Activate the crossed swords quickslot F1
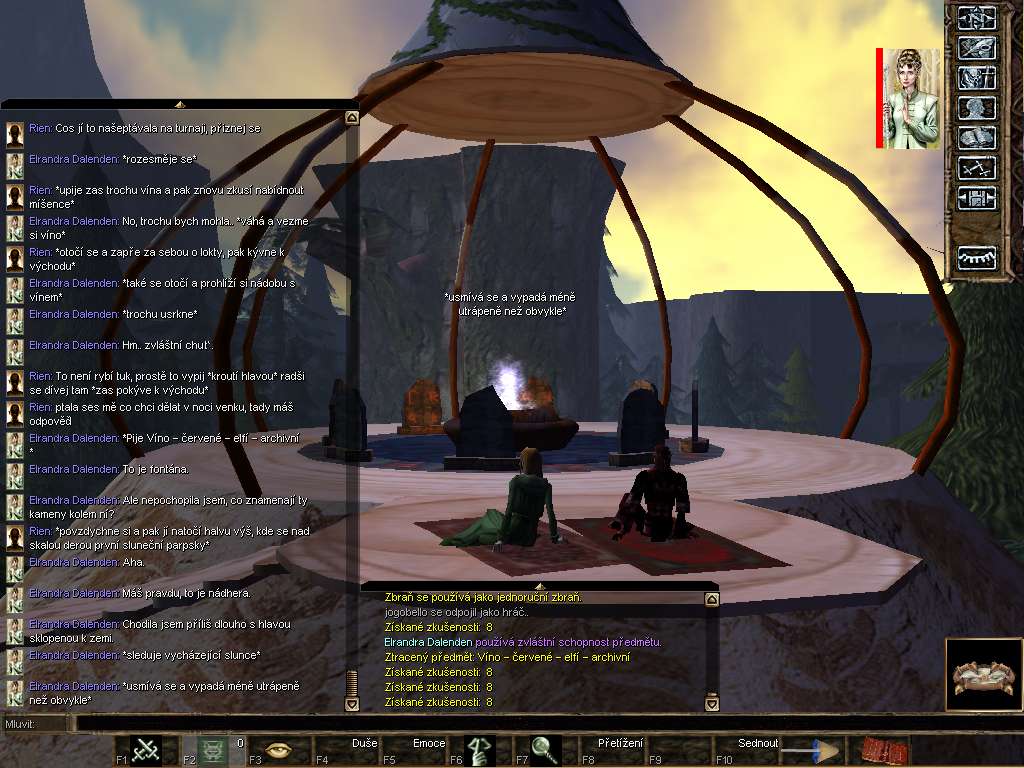Screen dimensions: 1024x768 (x=146, y=750)
